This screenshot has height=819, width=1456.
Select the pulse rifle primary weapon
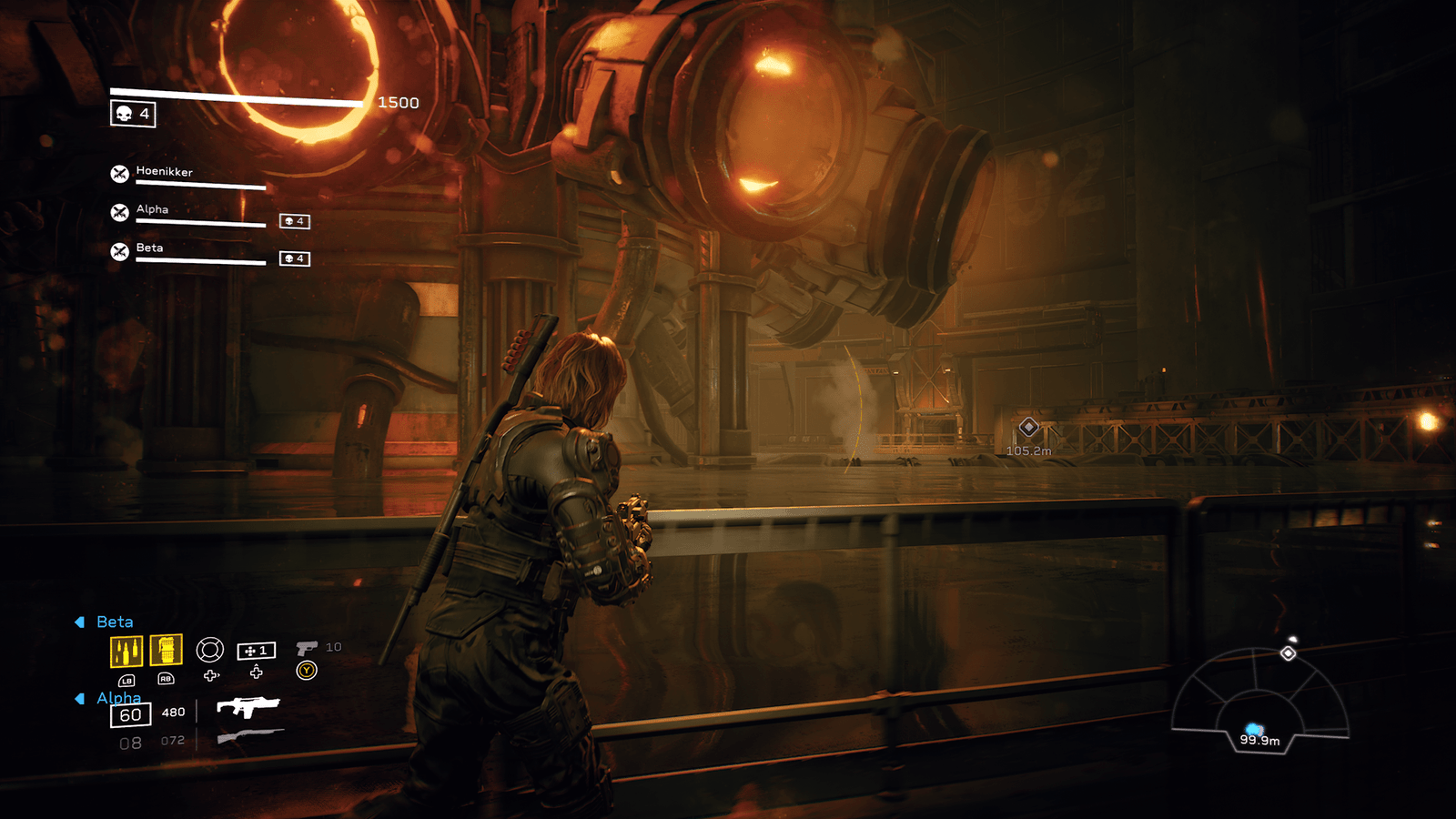(248, 707)
